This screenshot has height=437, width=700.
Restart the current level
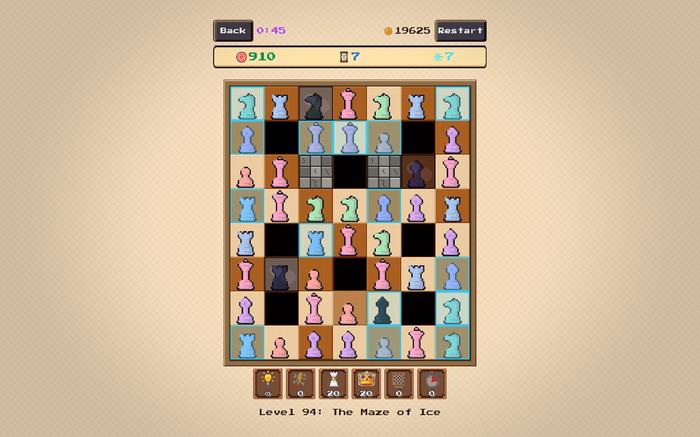click(460, 31)
